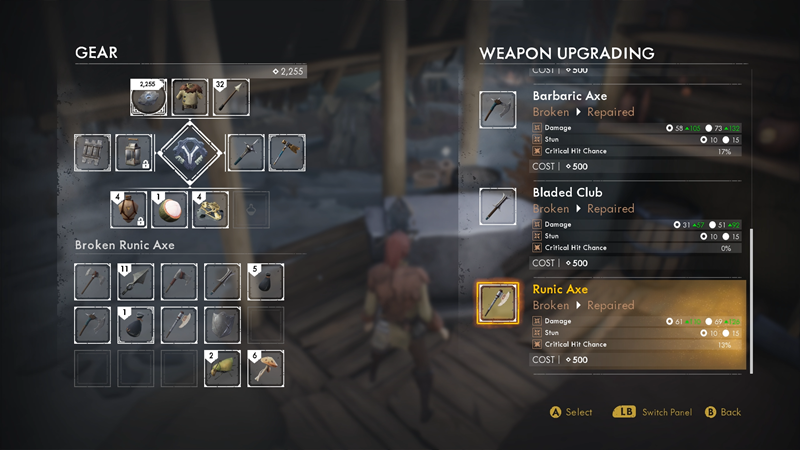
Task: Open the leather chest armor slot
Action: (x=190, y=97)
